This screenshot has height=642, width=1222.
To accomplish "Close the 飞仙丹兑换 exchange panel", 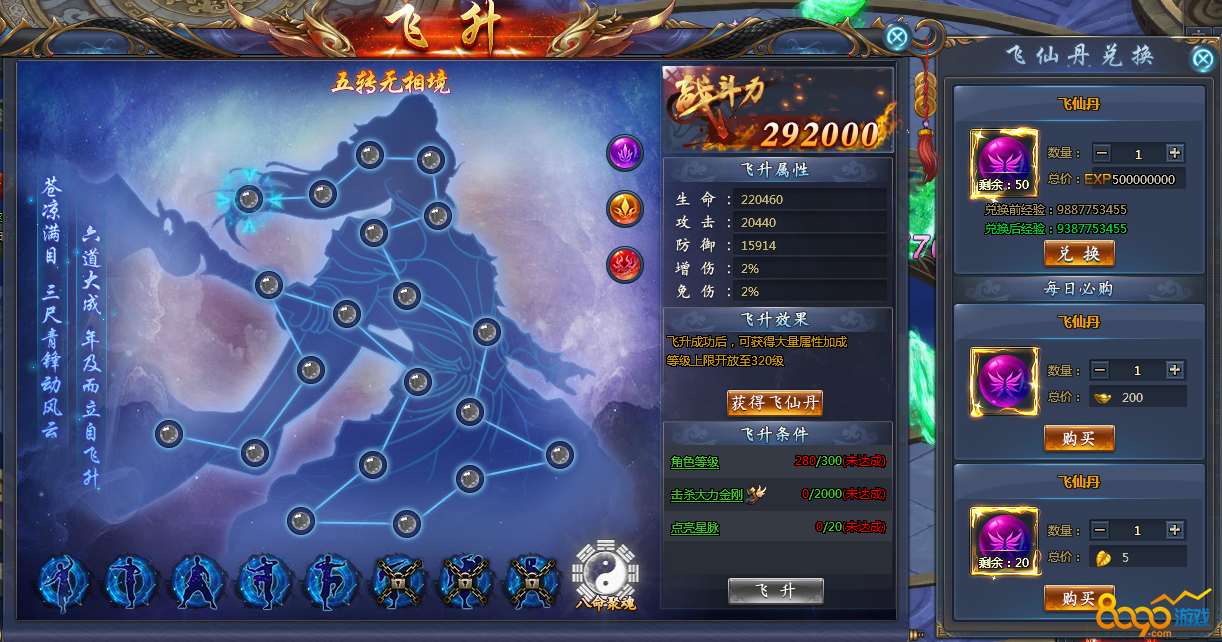I will point(1202,58).
